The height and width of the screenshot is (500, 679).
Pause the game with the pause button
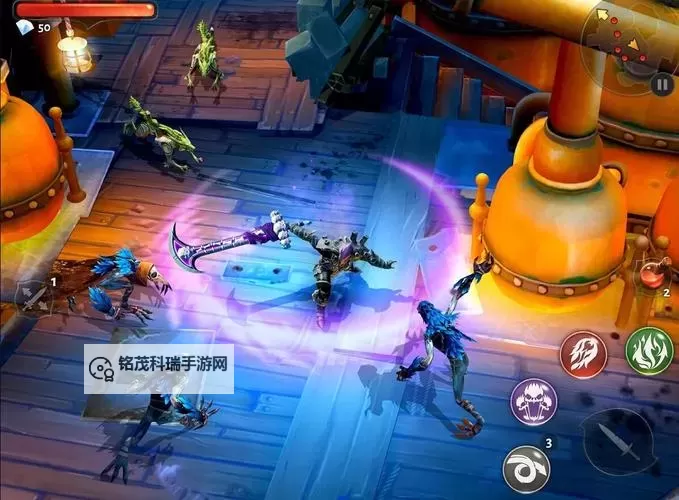coord(661,85)
